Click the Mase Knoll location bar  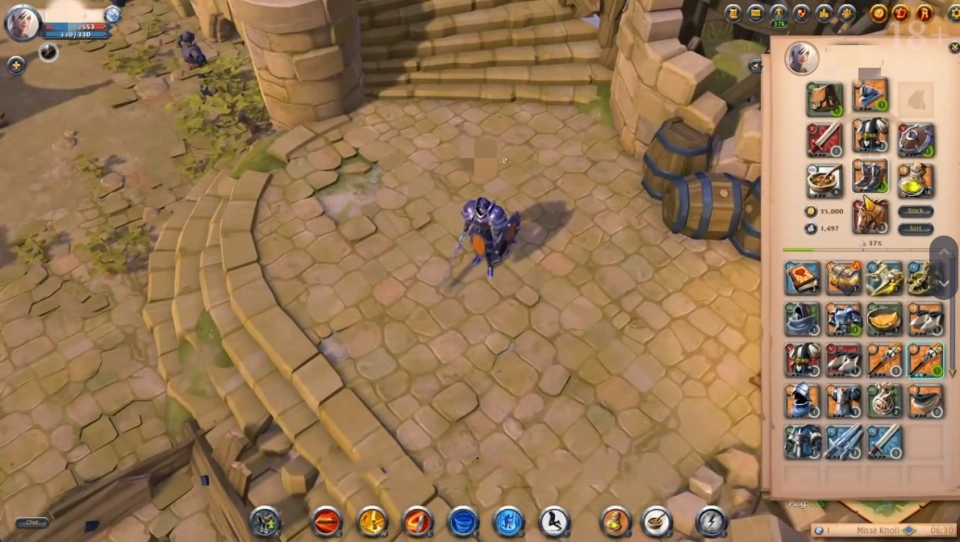(872, 530)
